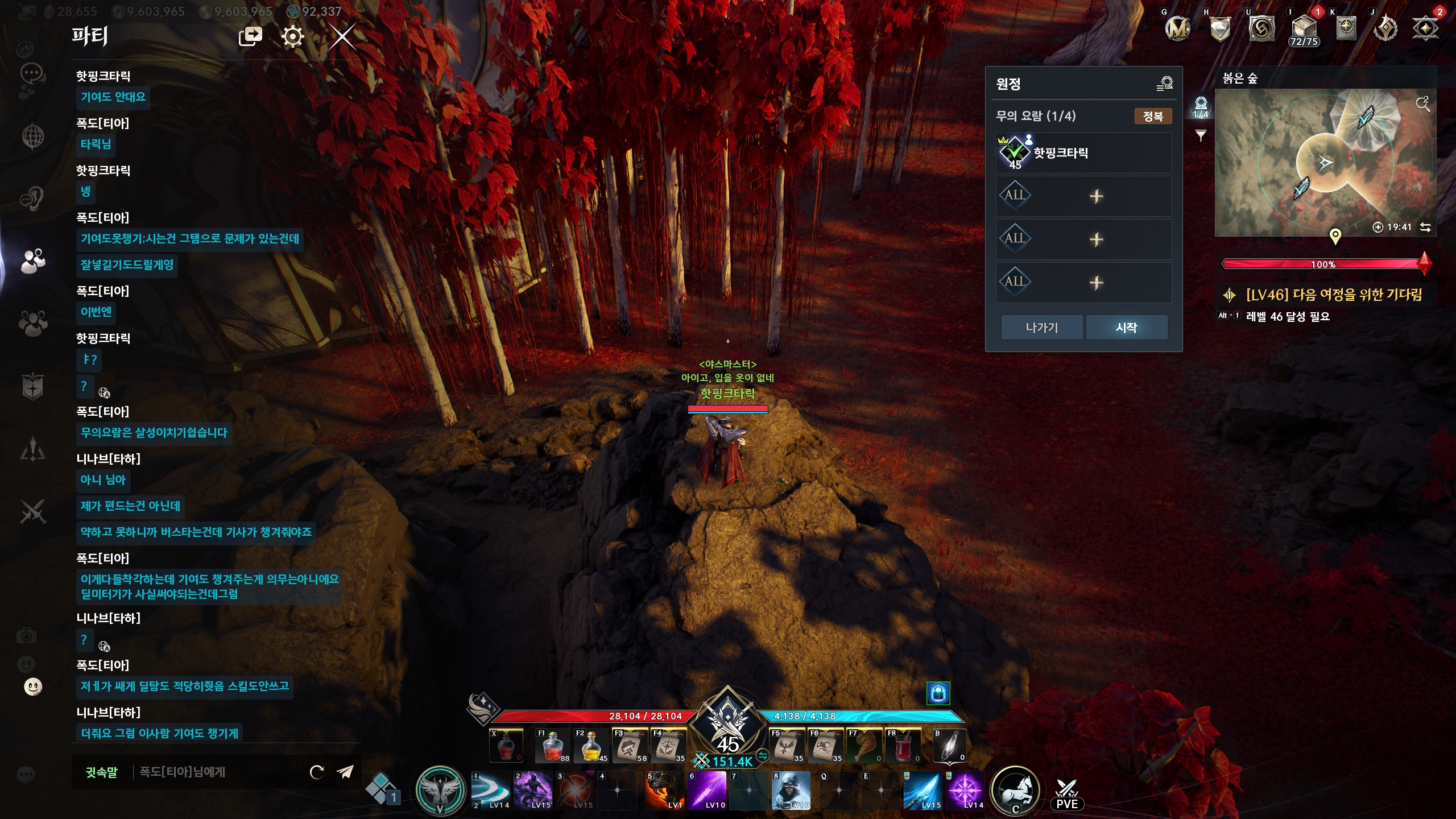Open the expedition party search icon
The image size is (1456, 819).
tap(1164, 84)
